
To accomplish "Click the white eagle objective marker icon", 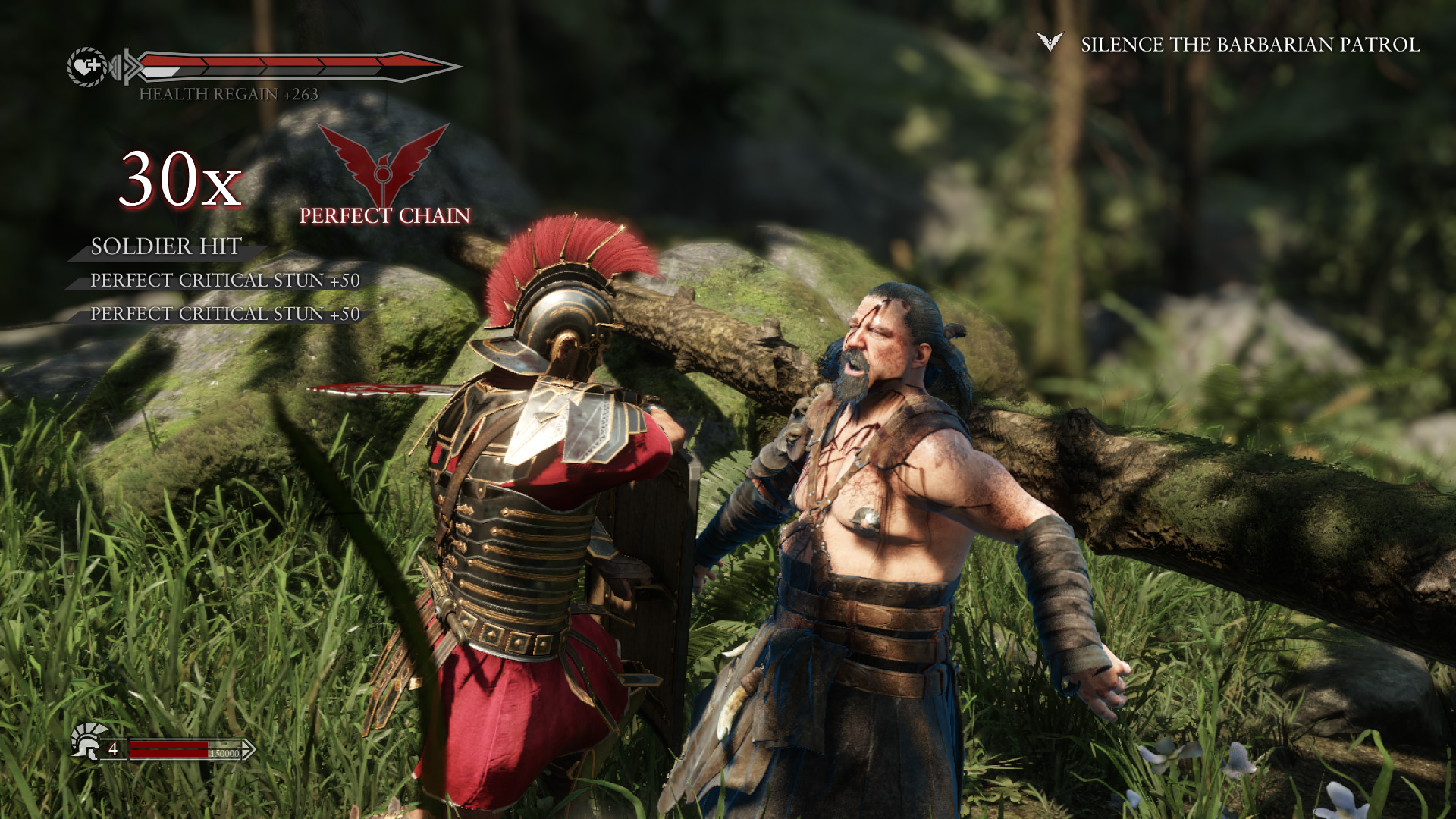I will pyautogui.click(x=1050, y=42).
